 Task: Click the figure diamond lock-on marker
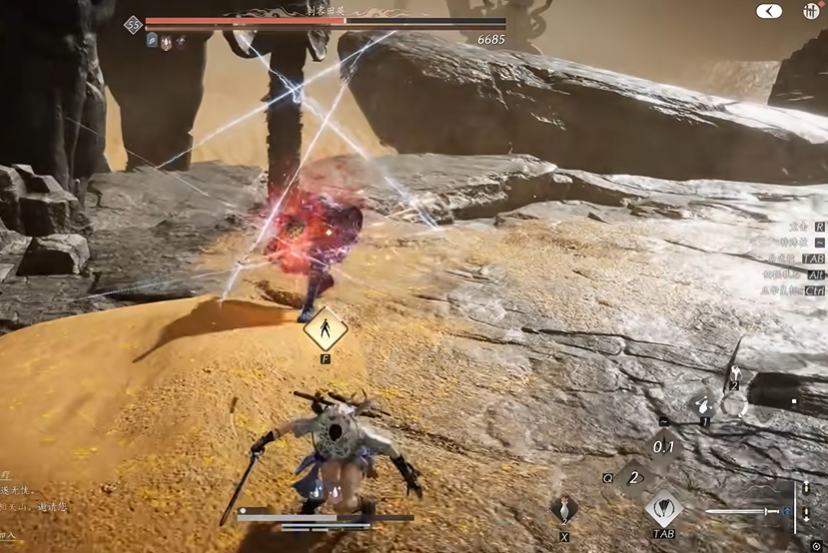click(325, 329)
